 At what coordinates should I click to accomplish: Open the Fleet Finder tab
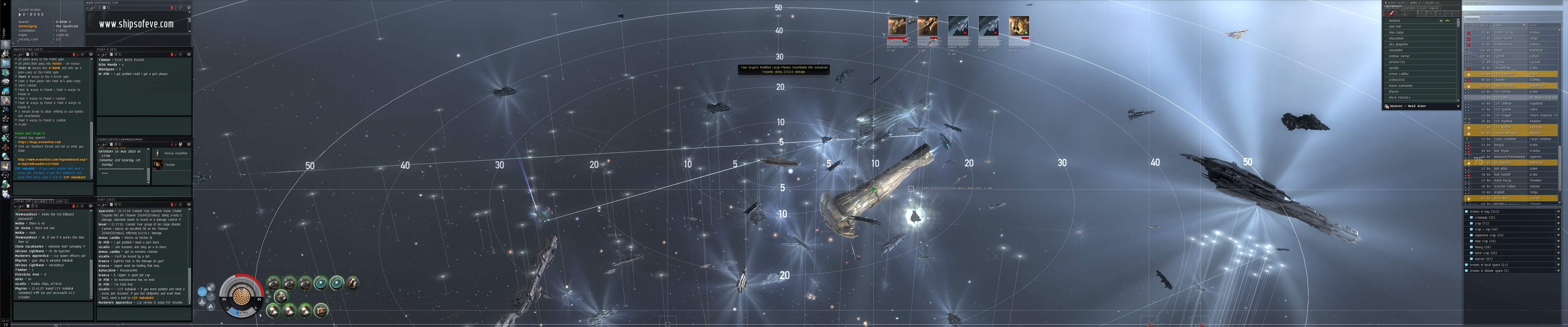click(x=1429, y=8)
